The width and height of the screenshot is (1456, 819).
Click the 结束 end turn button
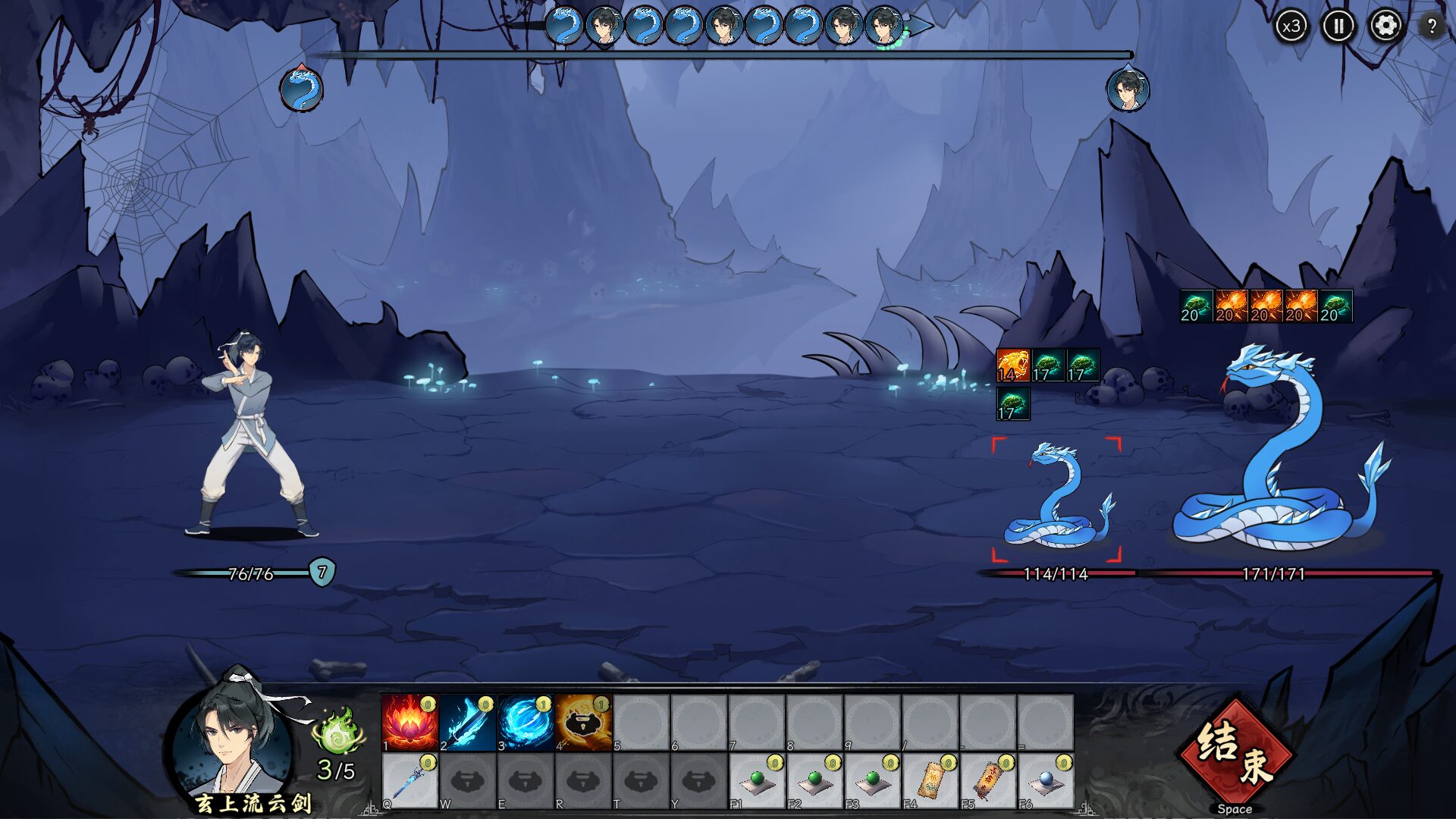[1234, 752]
